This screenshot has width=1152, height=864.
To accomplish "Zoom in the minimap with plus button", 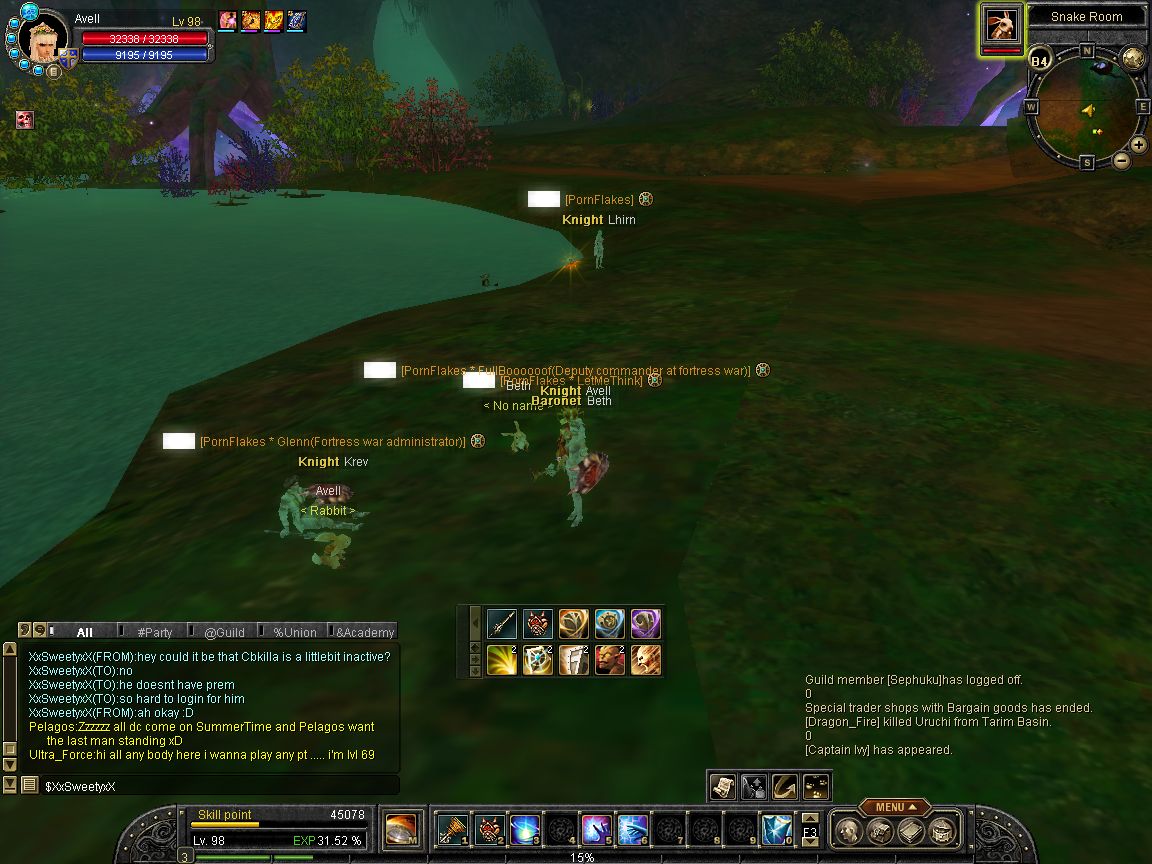I will (x=1139, y=145).
